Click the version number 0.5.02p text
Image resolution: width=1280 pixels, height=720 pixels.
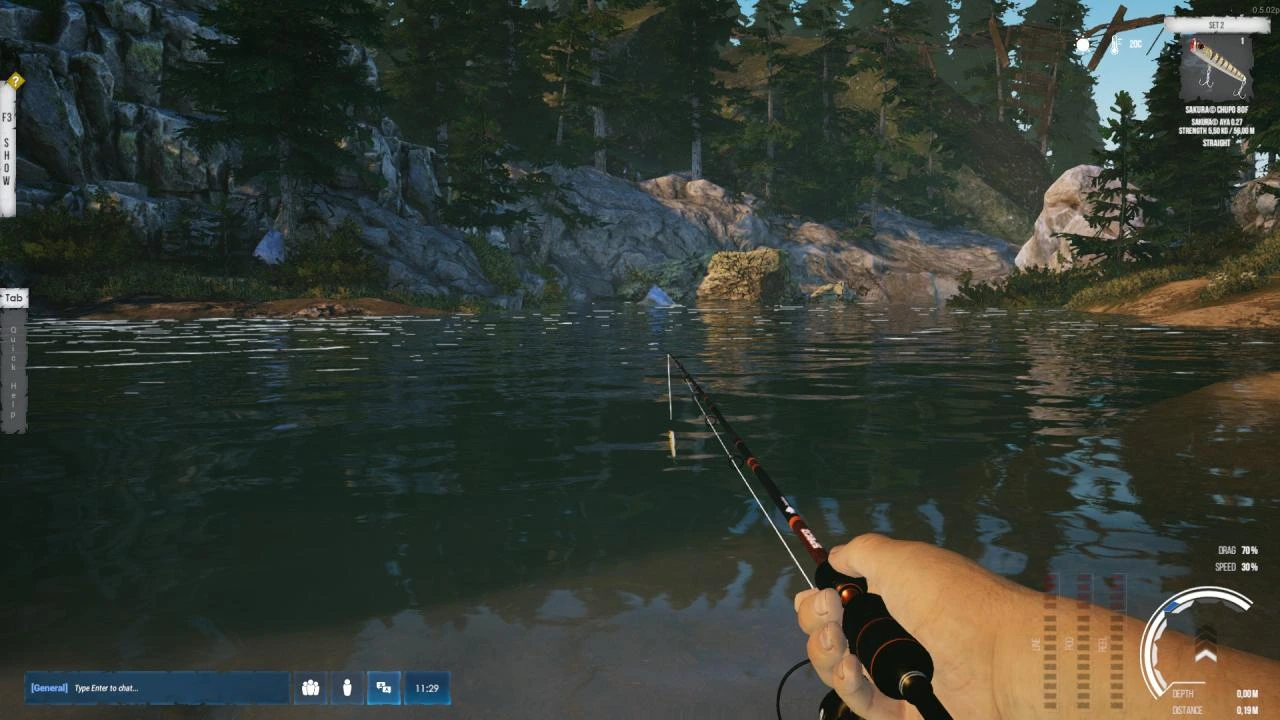tap(1265, 10)
